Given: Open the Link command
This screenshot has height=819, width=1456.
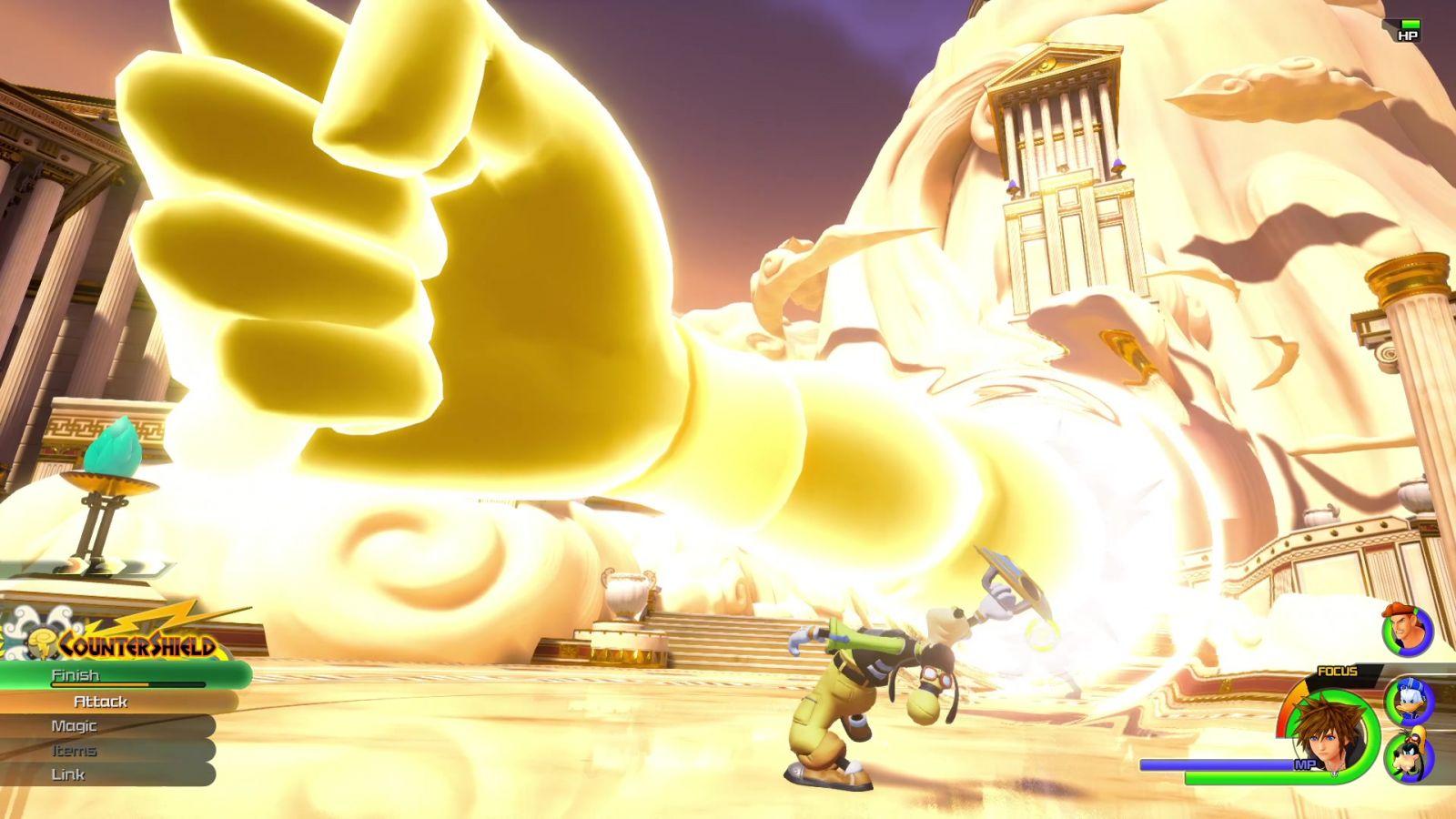Looking at the screenshot, I should 68,774.
